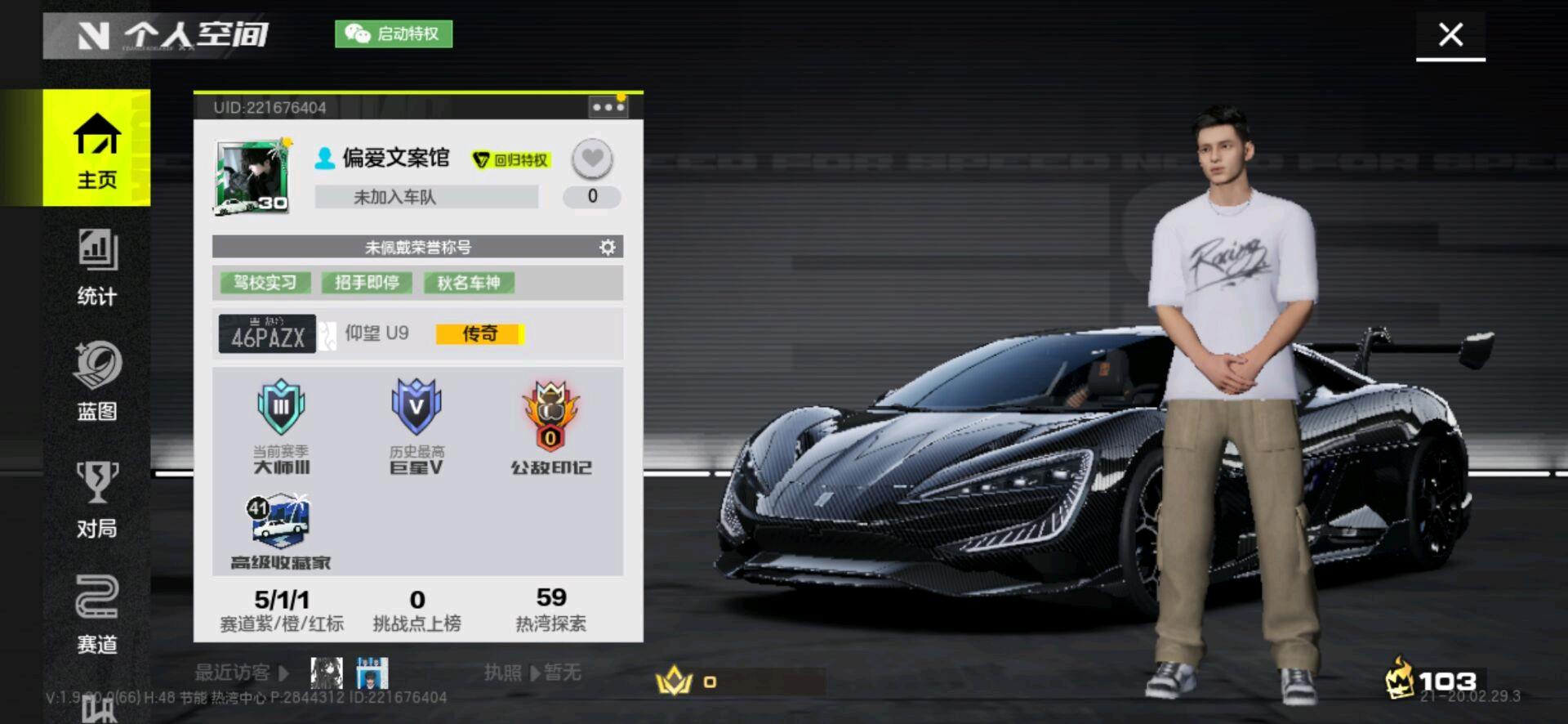Open the 最近访客 recent visitors list
Image resolution: width=1568 pixels, height=724 pixels.
(242, 673)
